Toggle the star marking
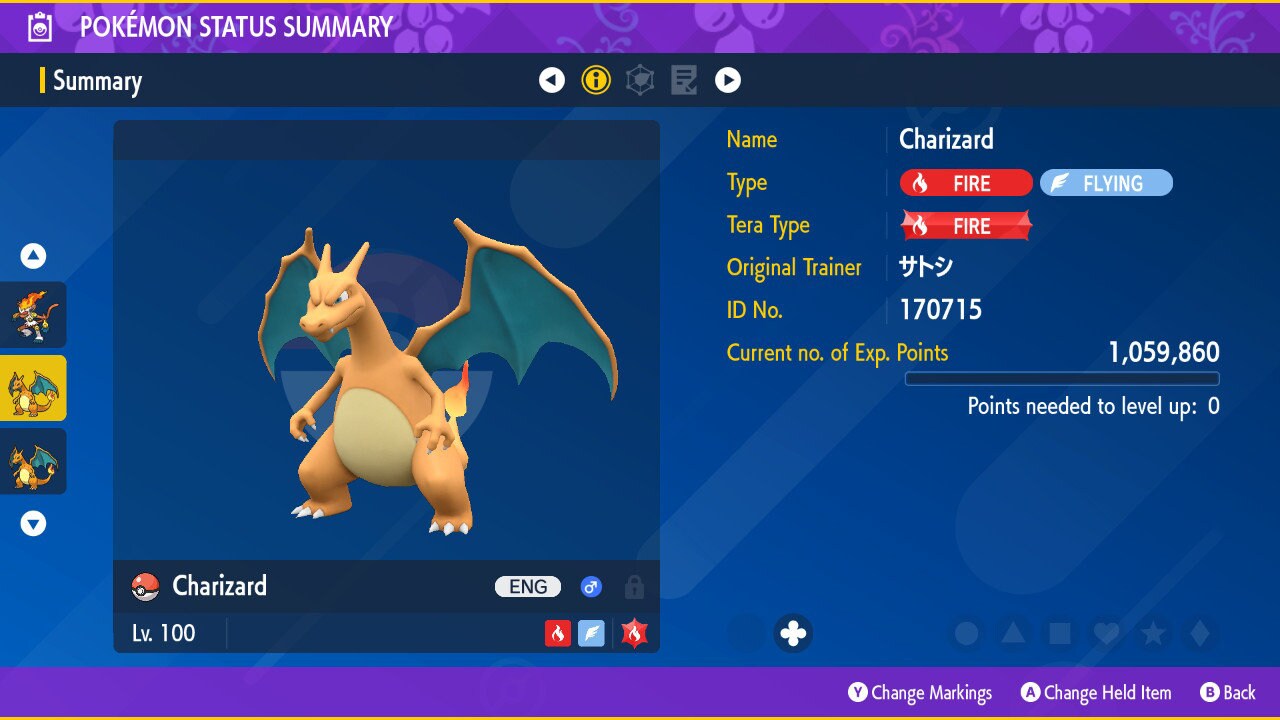The image size is (1280, 720). click(1153, 633)
